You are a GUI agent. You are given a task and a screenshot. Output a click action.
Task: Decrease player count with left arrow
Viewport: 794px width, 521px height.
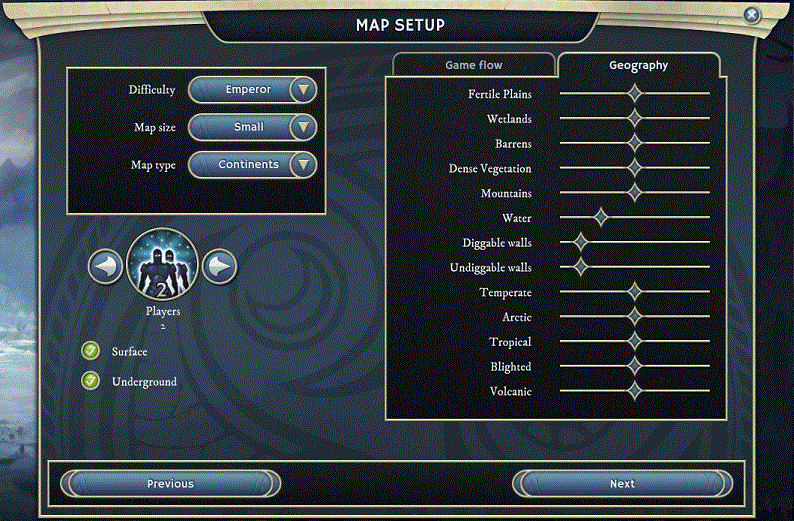point(106,266)
